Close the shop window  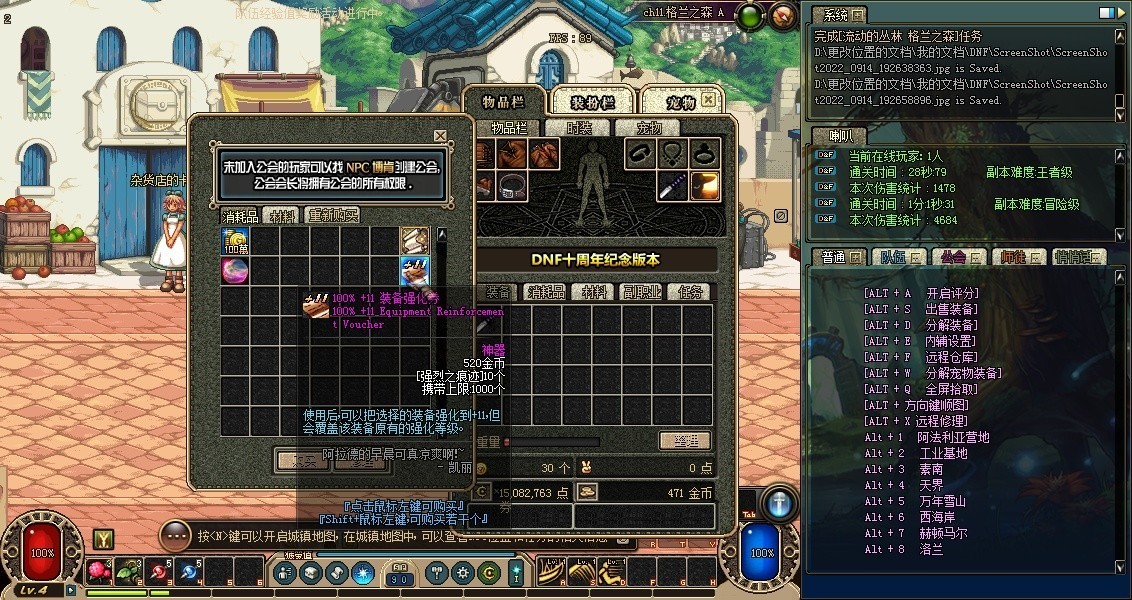click(440, 136)
